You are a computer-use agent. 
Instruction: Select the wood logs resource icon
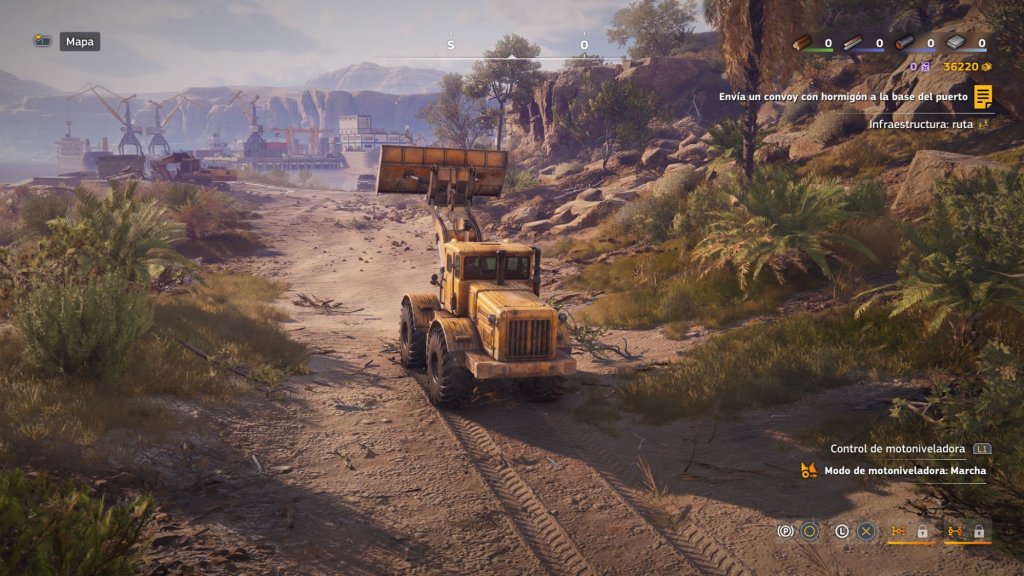tap(802, 43)
